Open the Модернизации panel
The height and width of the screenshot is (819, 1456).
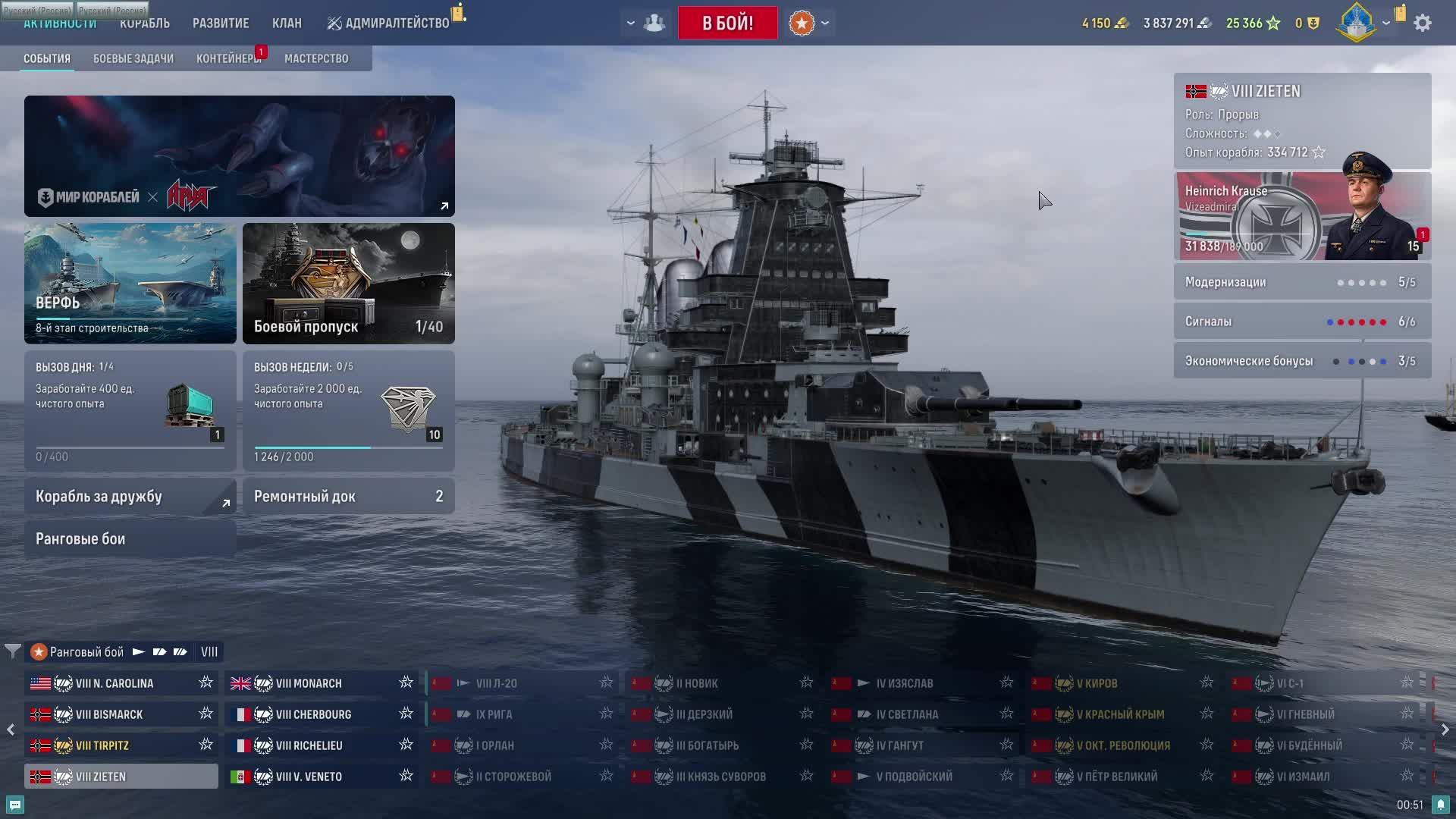(1302, 282)
